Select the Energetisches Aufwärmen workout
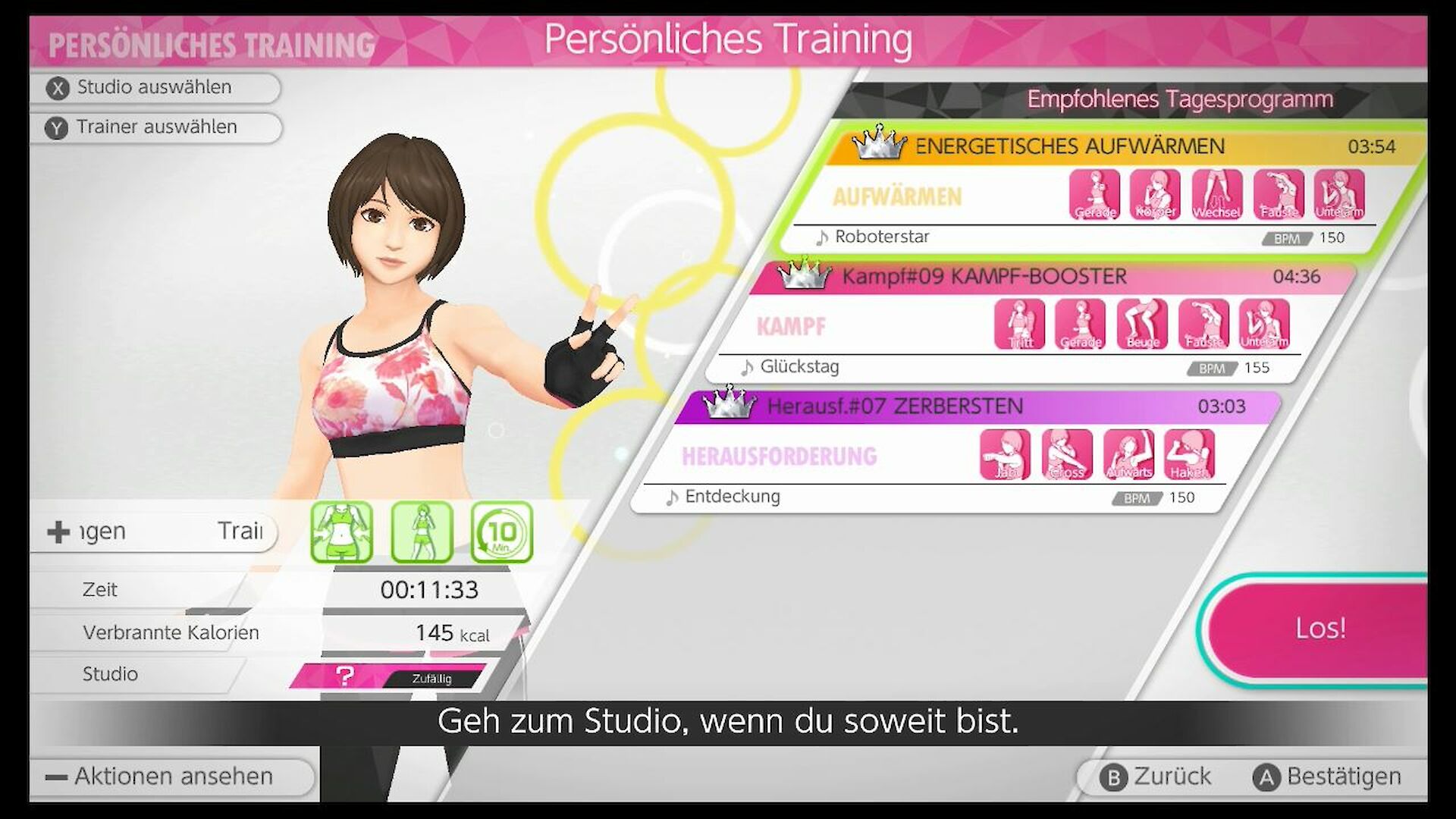 pyautogui.click(x=1069, y=146)
